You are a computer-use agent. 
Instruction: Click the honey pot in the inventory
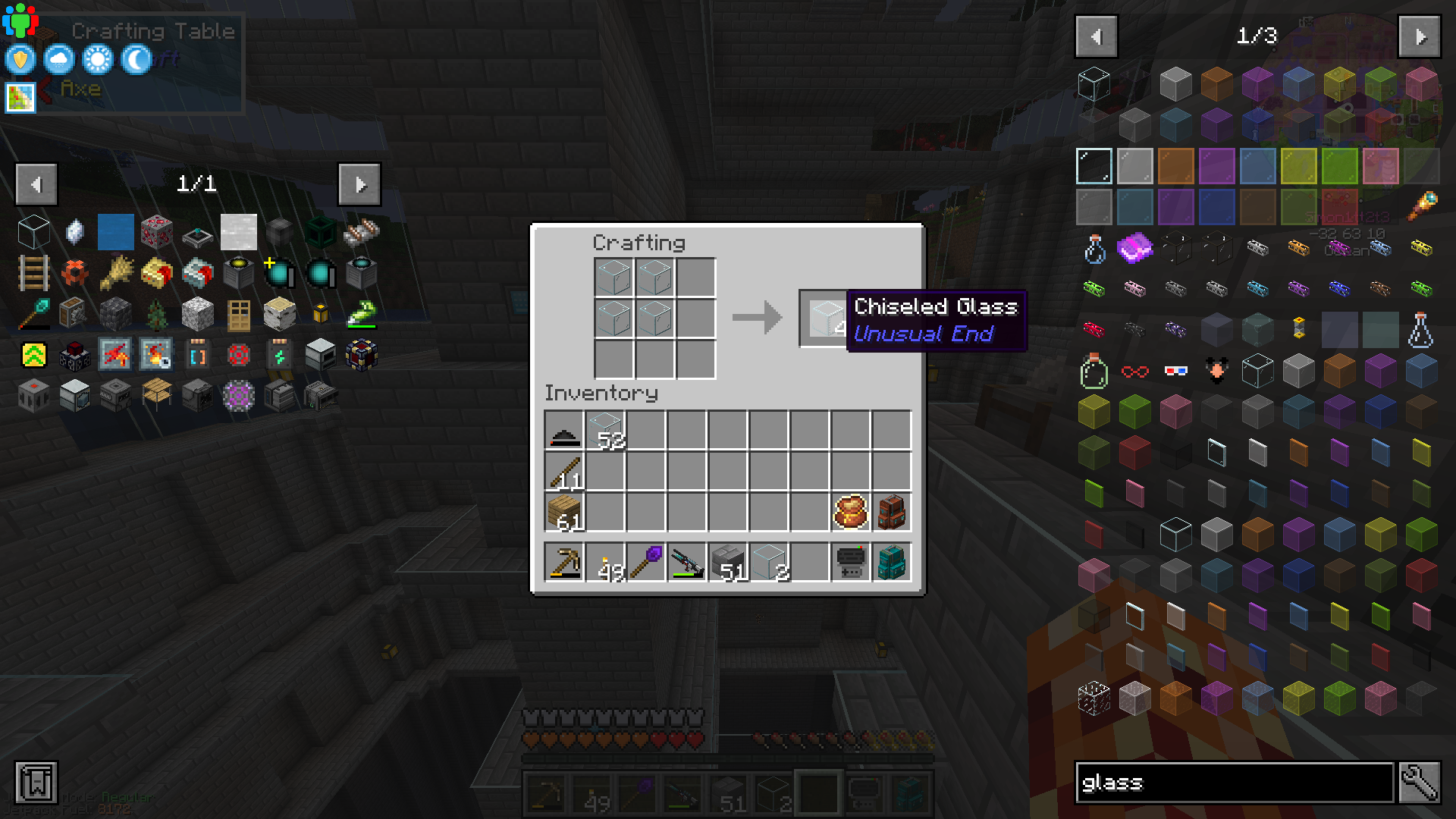850,510
